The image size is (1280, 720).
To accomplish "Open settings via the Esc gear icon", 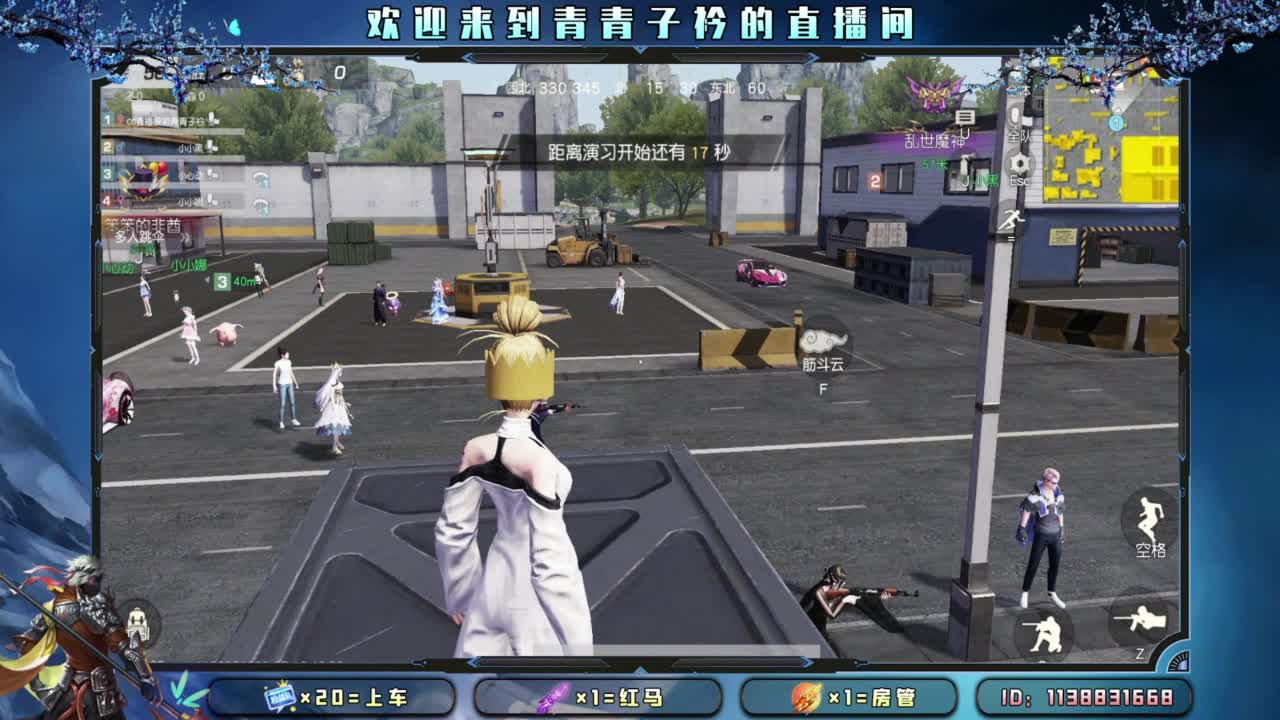I will [x=1020, y=163].
